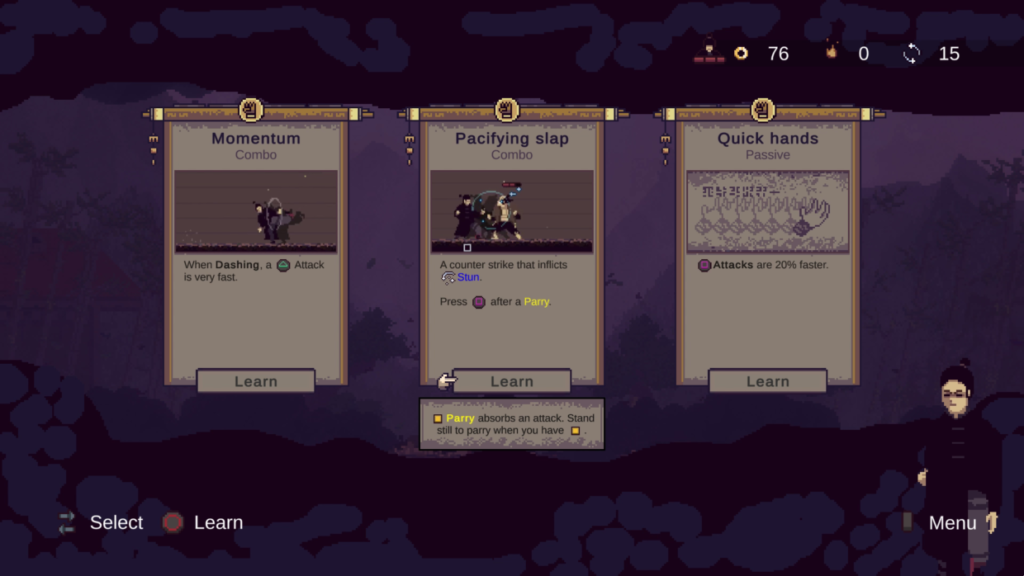This screenshot has width=1024, height=576.
Task: Learn the Pacifying slap combo
Action: tap(512, 381)
